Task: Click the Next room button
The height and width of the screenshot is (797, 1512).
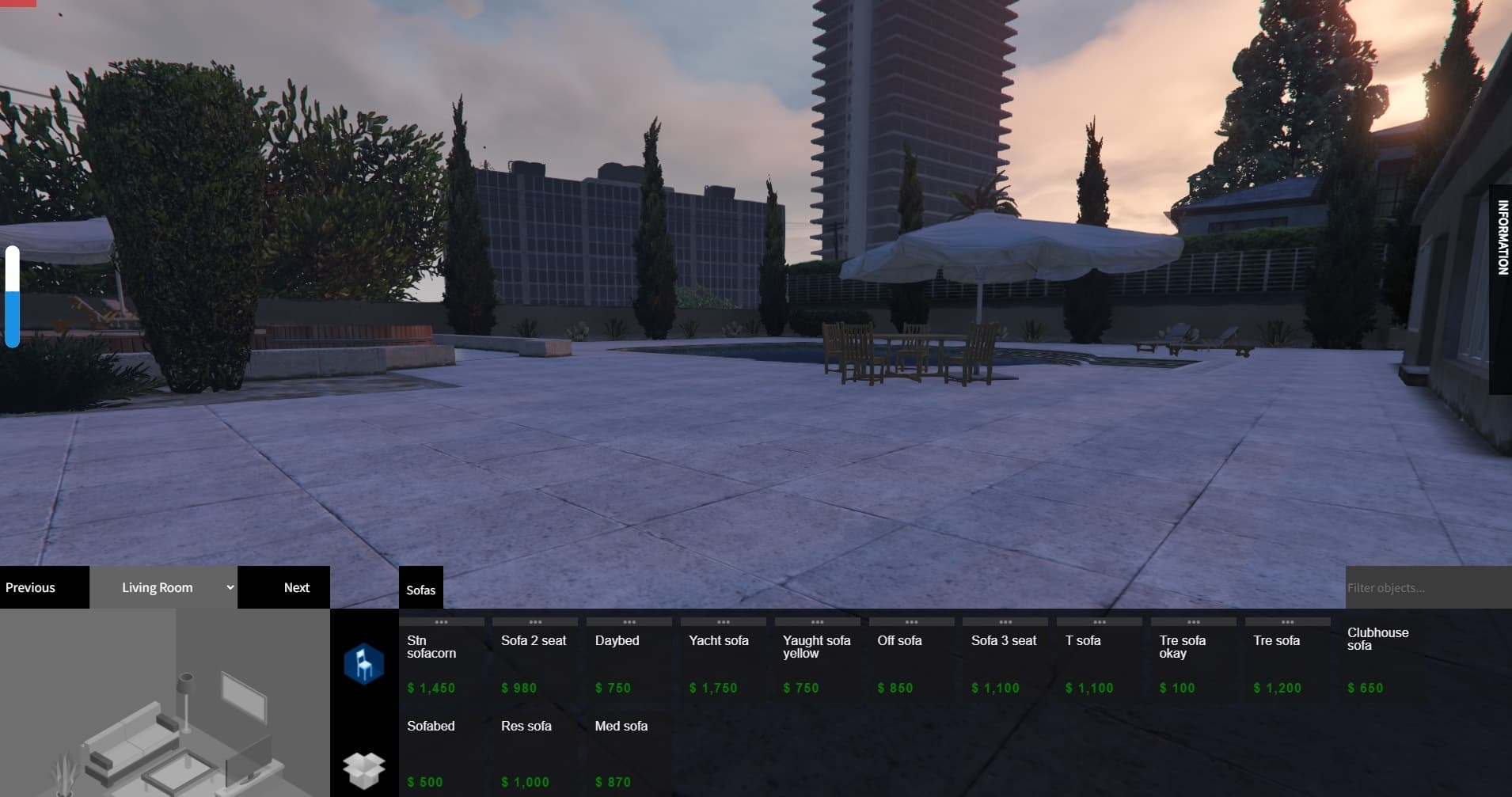Action: (x=296, y=587)
